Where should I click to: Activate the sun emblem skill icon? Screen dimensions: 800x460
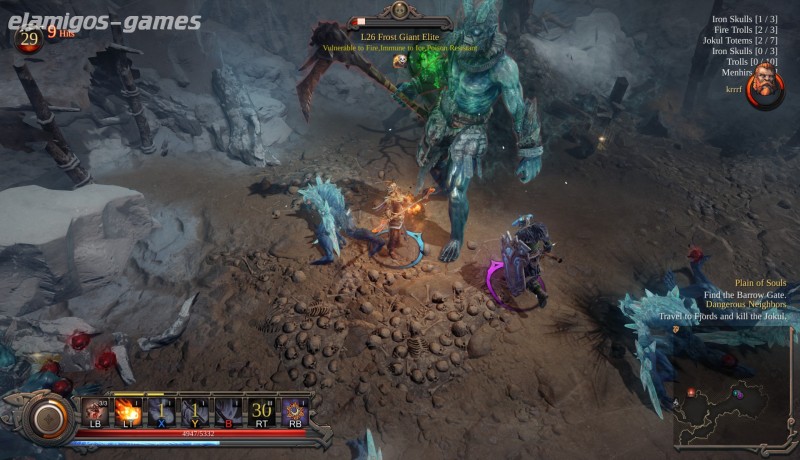(295, 410)
